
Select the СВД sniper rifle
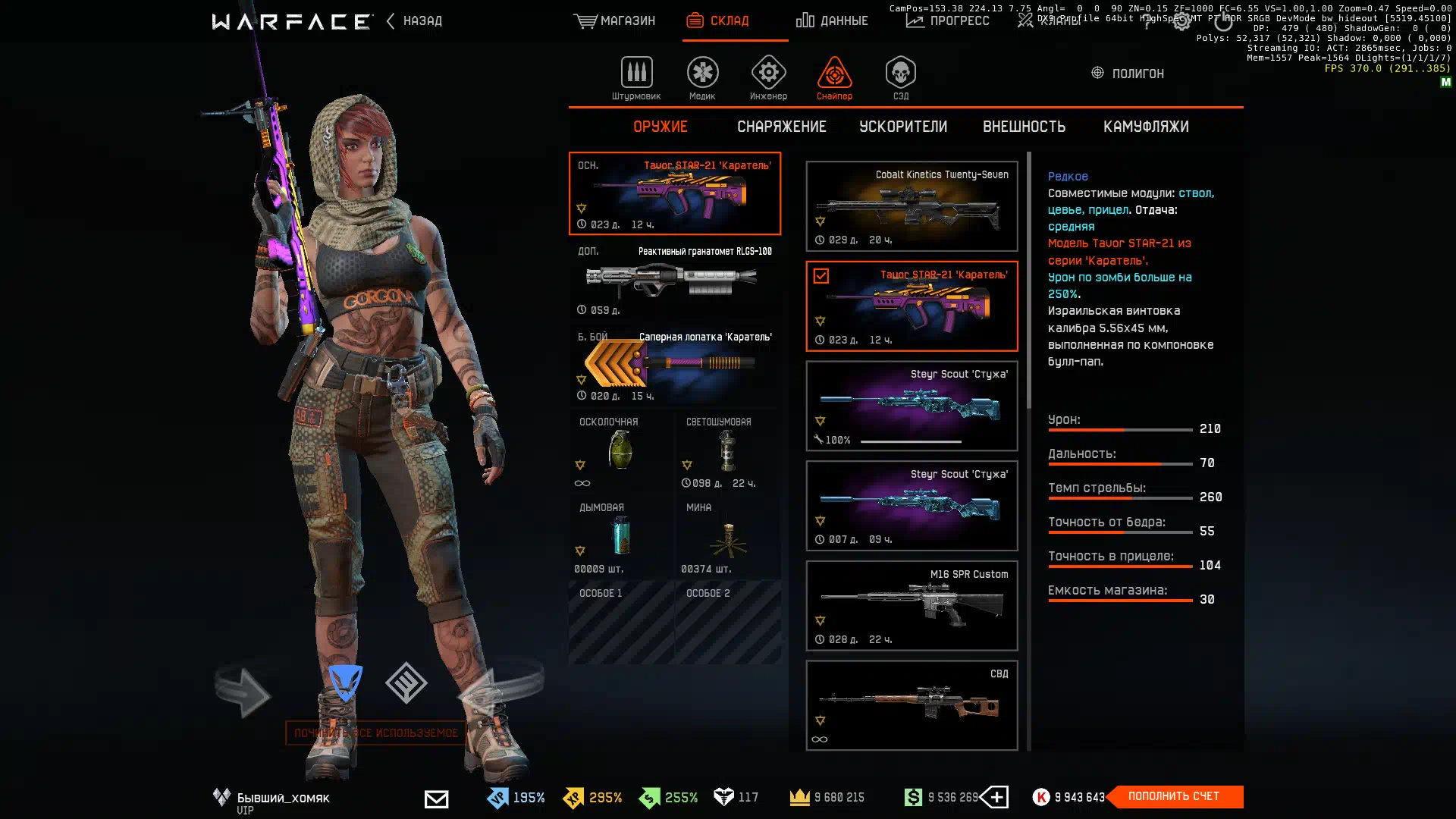pyautogui.click(x=912, y=705)
